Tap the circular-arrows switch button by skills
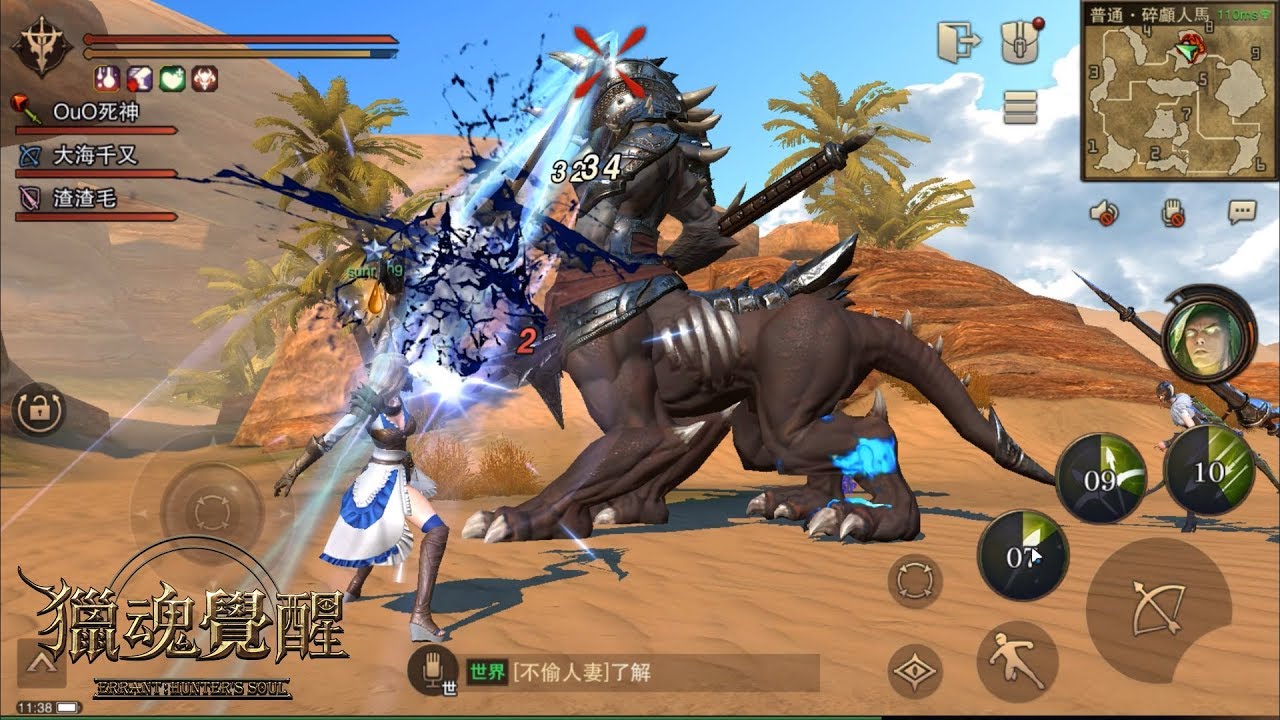Viewport: 1280px width, 720px height. point(915,581)
